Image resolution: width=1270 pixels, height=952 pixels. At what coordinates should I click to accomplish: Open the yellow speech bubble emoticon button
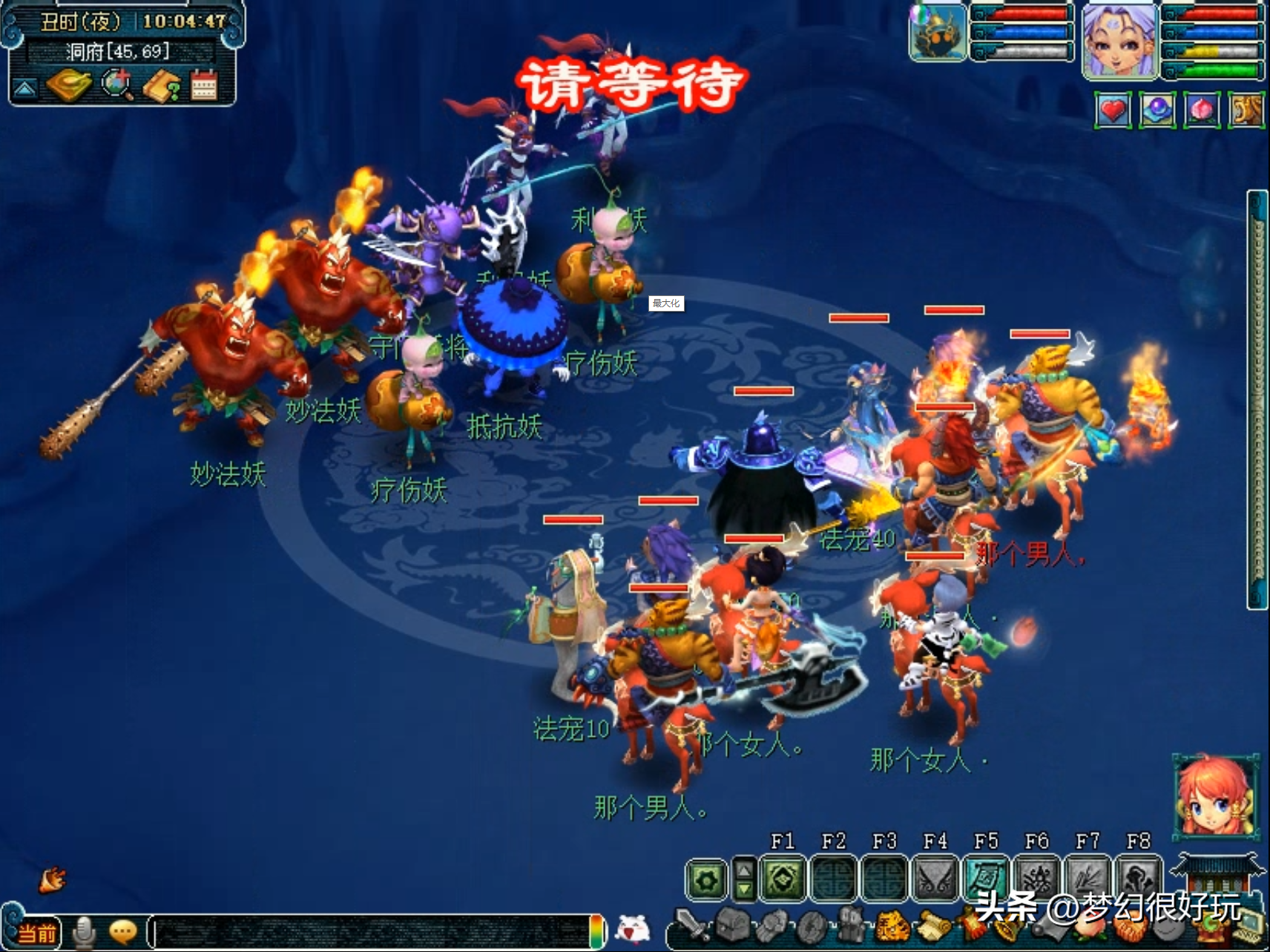click(122, 932)
